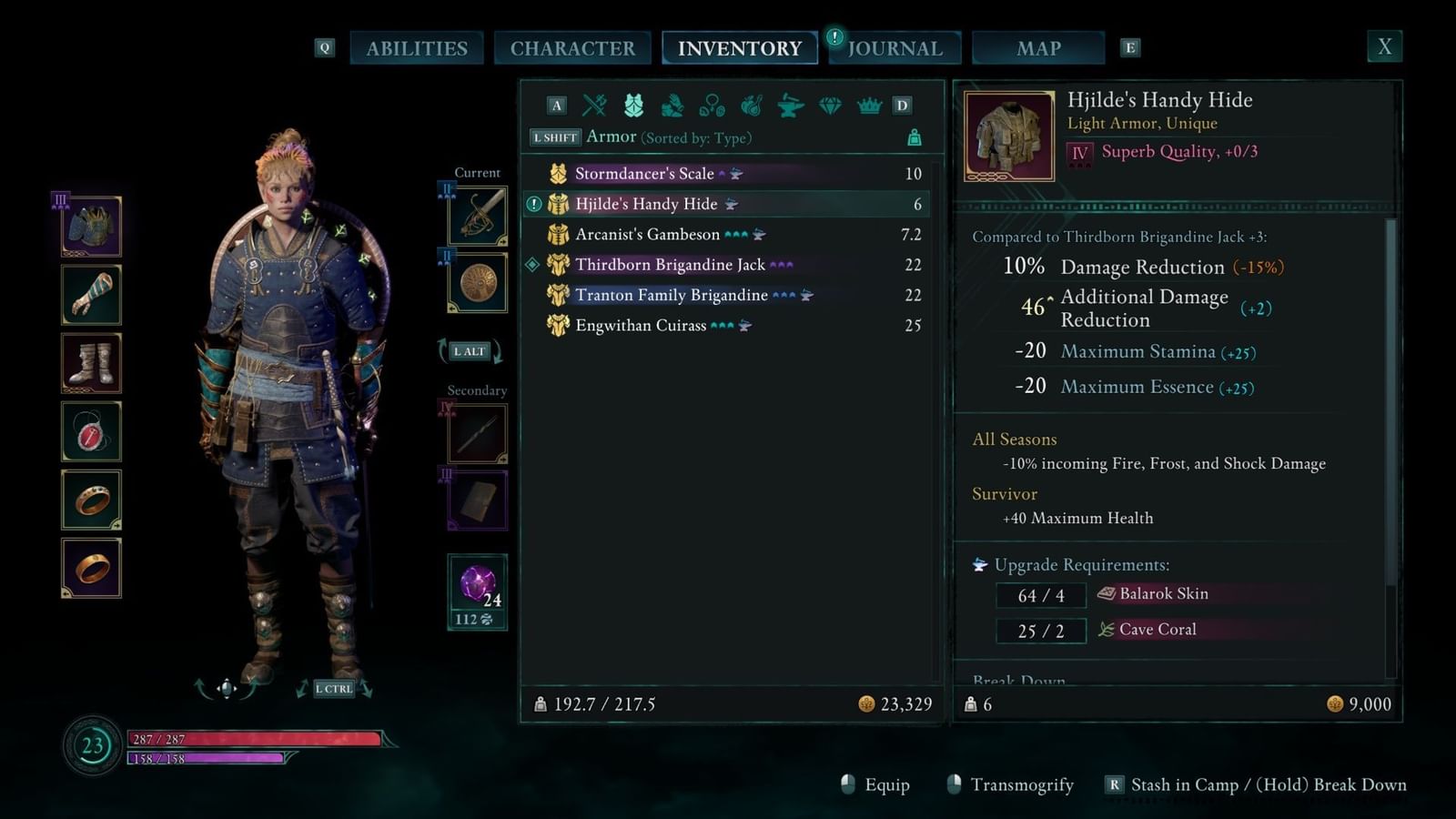
Task: Choose Arcanist's Gambeson from the list
Action: [x=647, y=235]
